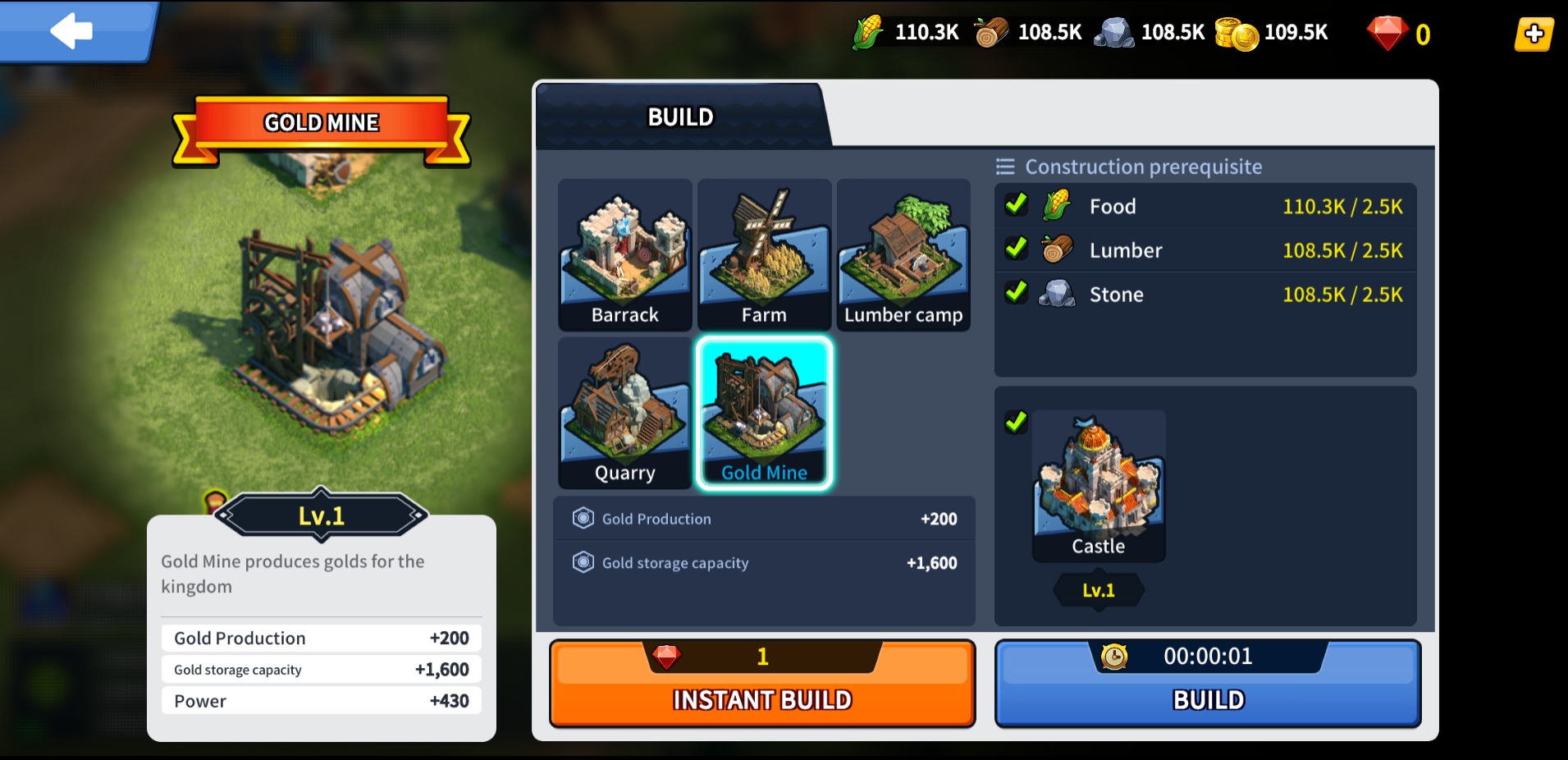
Task: Pick the Lumber camp building tile
Action: (x=903, y=255)
